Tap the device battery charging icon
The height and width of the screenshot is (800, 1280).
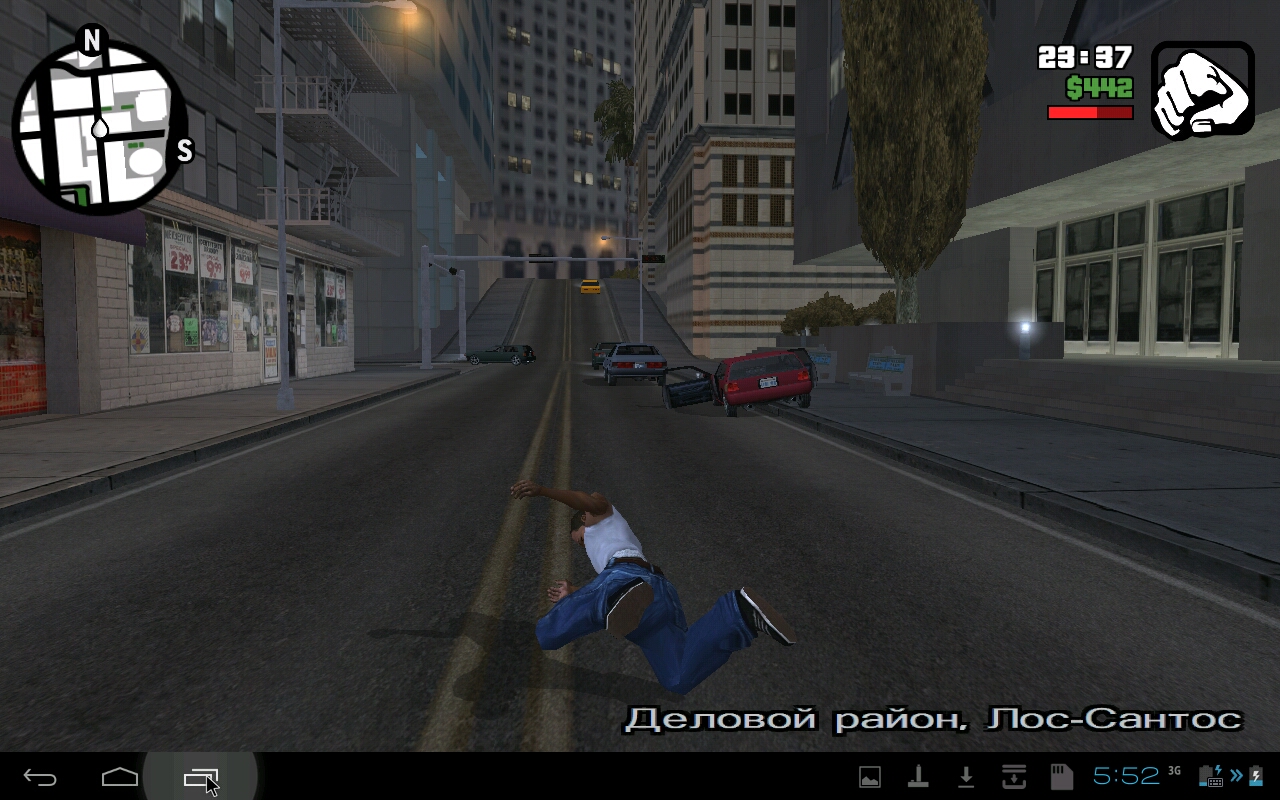tap(1256, 777)
